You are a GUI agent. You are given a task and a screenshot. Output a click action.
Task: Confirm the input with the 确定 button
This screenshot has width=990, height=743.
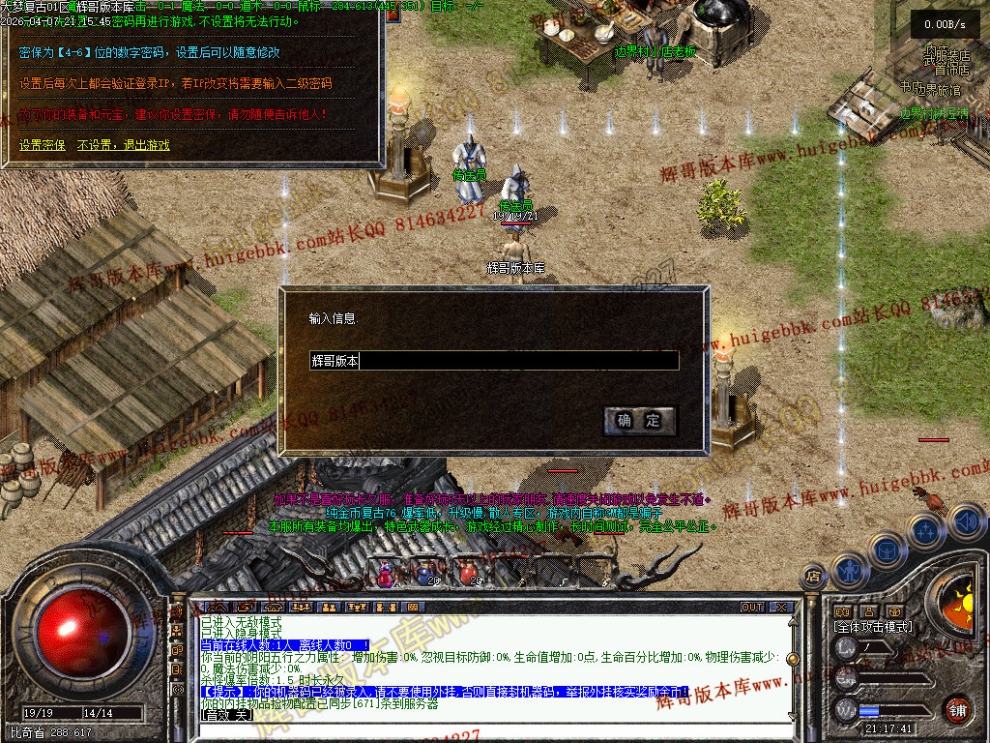(640, 420)
